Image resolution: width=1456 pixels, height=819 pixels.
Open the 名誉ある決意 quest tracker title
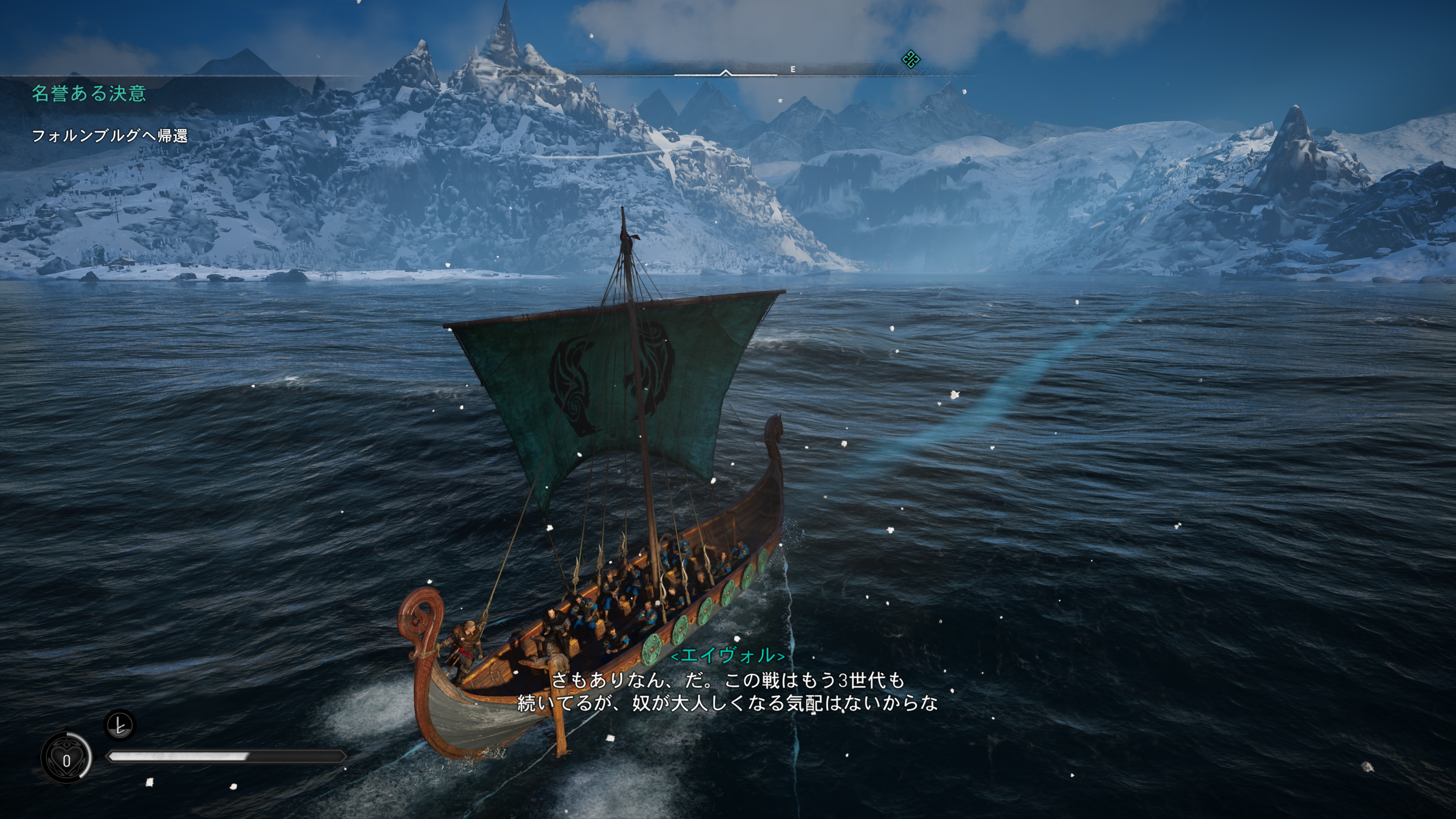tap(89, 93)
